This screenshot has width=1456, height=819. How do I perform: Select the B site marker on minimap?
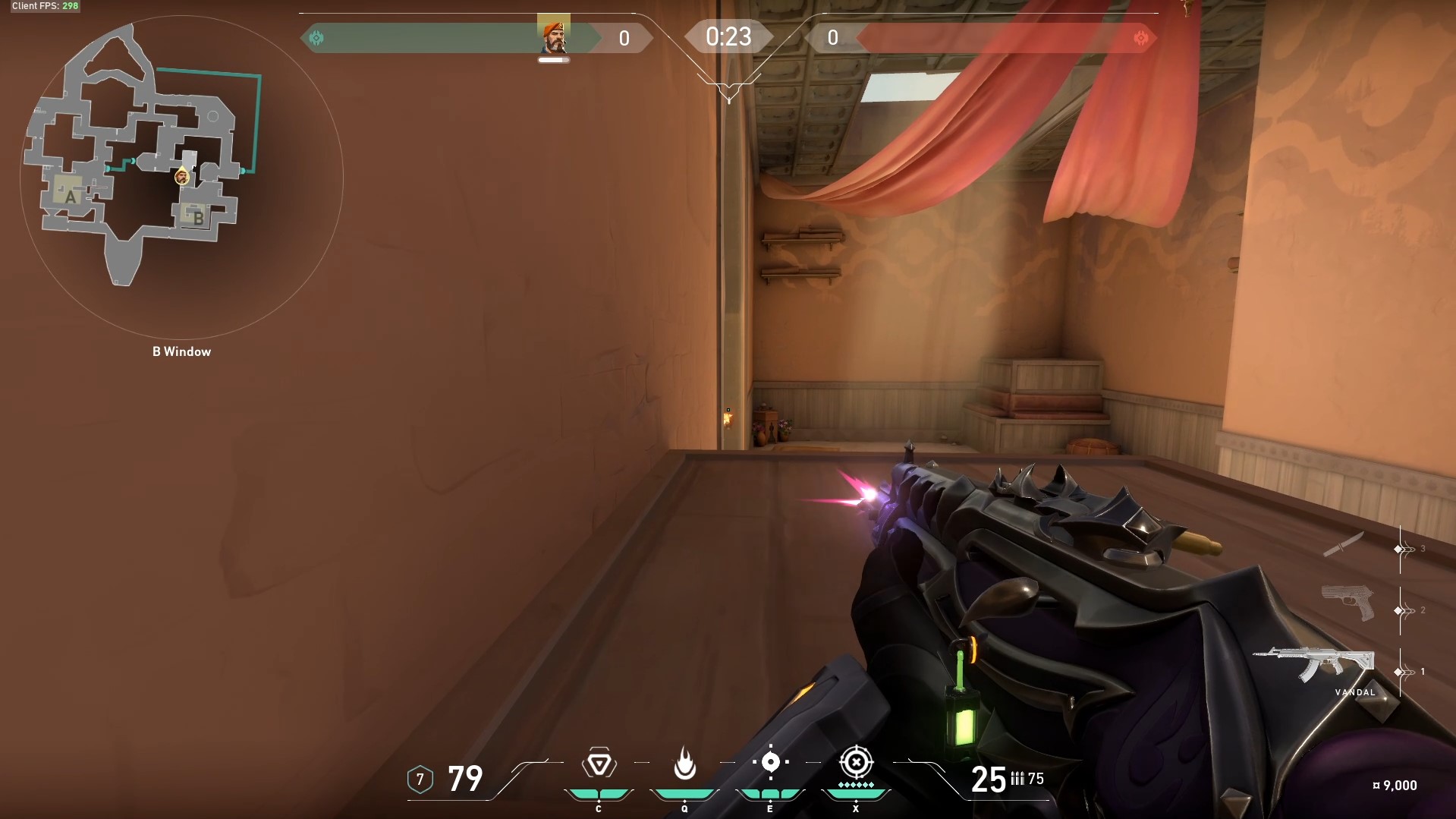[197, 217]
